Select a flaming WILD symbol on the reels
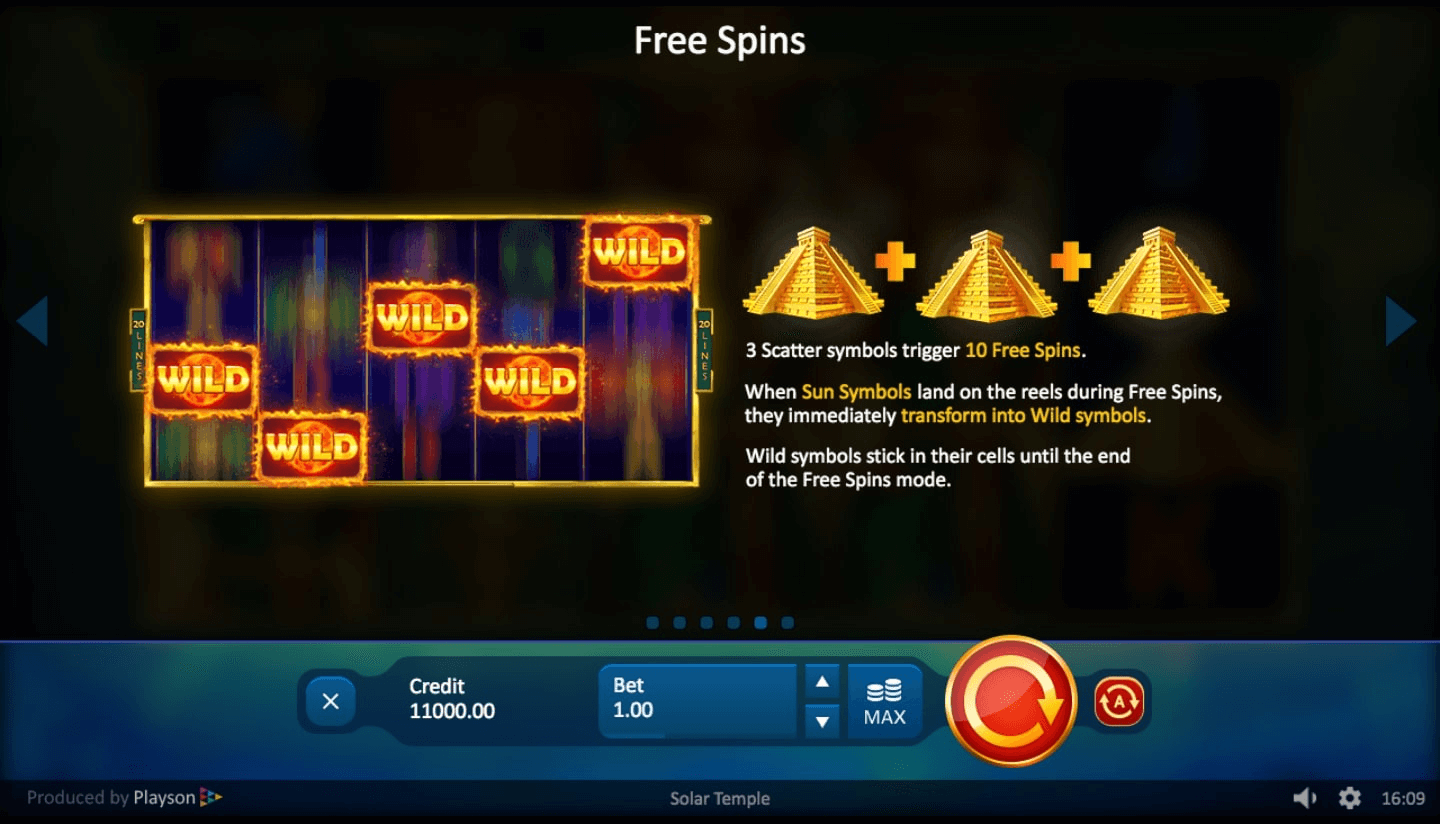Screen dimensions: 1440x824 click(421, 320)
